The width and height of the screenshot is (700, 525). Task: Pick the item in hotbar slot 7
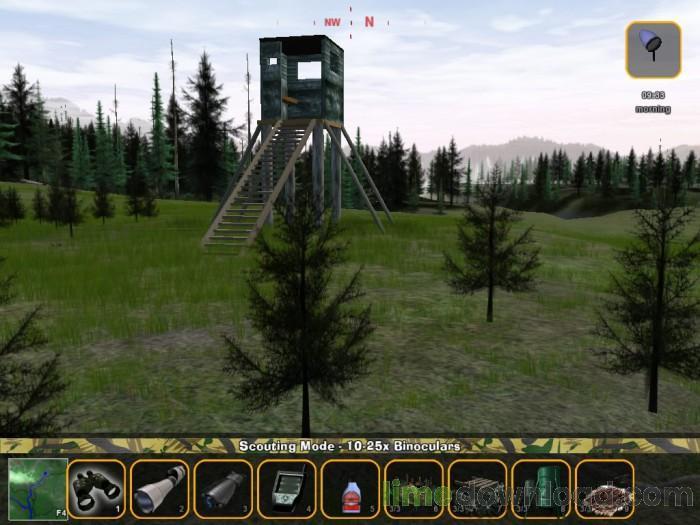[477, 489]
